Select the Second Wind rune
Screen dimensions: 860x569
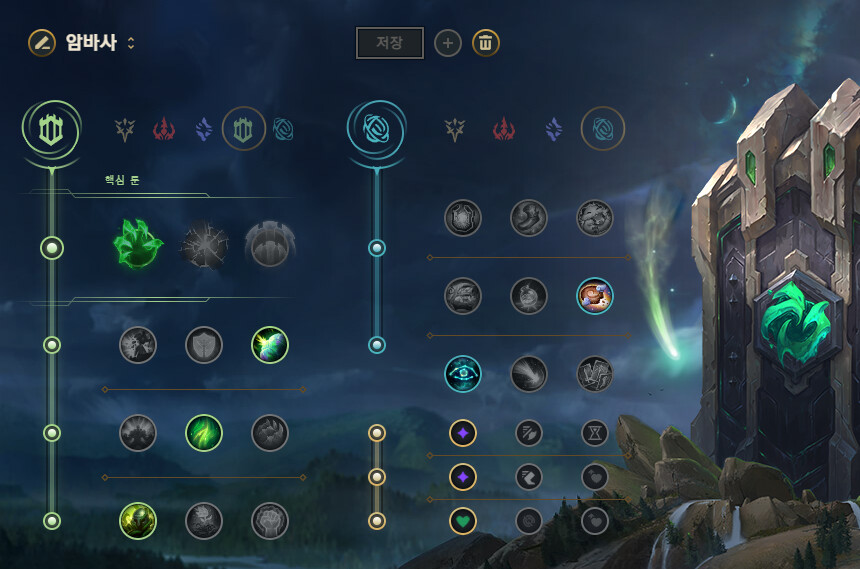[x=204, y=433]
